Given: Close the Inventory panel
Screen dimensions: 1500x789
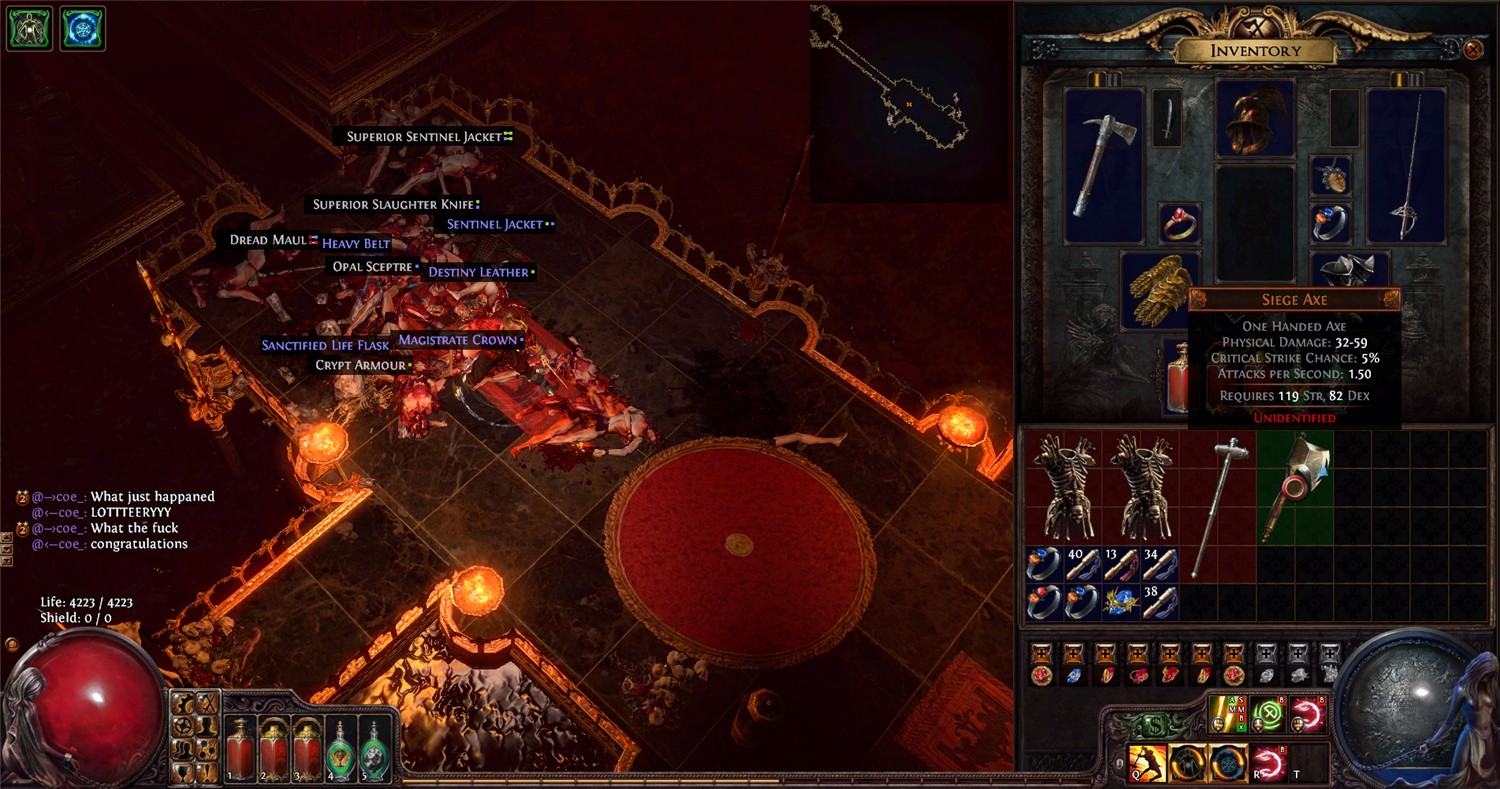Looking at the screenshot, I should [x=1472, y=48].
